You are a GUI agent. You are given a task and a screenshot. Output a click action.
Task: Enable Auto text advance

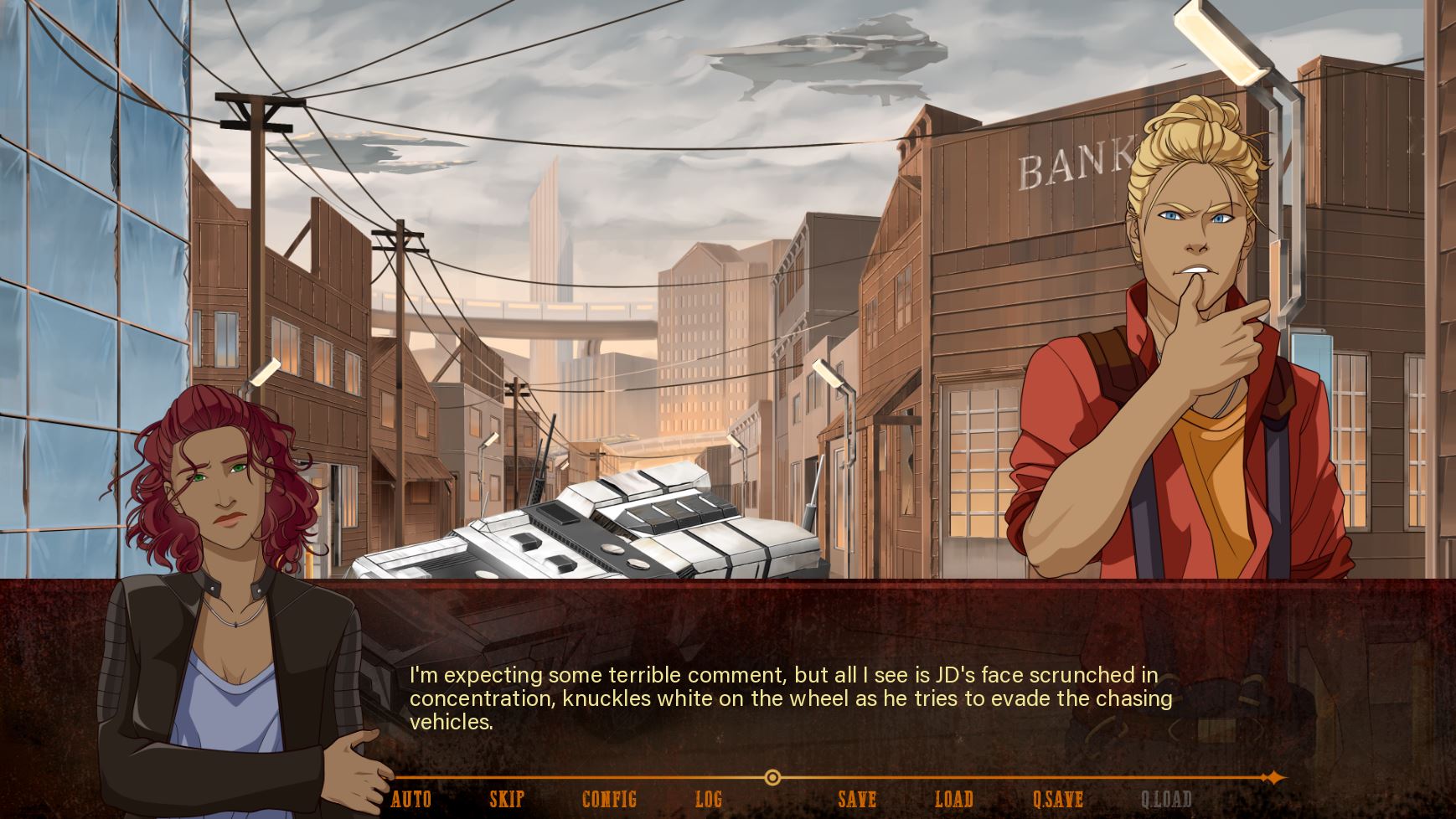pyautogui.click(x=411, y=799)
